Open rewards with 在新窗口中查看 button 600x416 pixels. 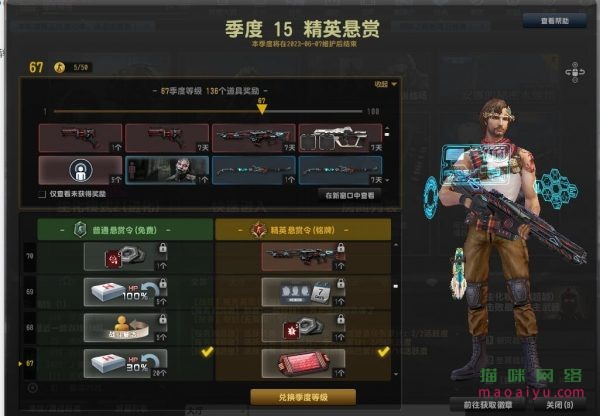click(x=348, y=194)
